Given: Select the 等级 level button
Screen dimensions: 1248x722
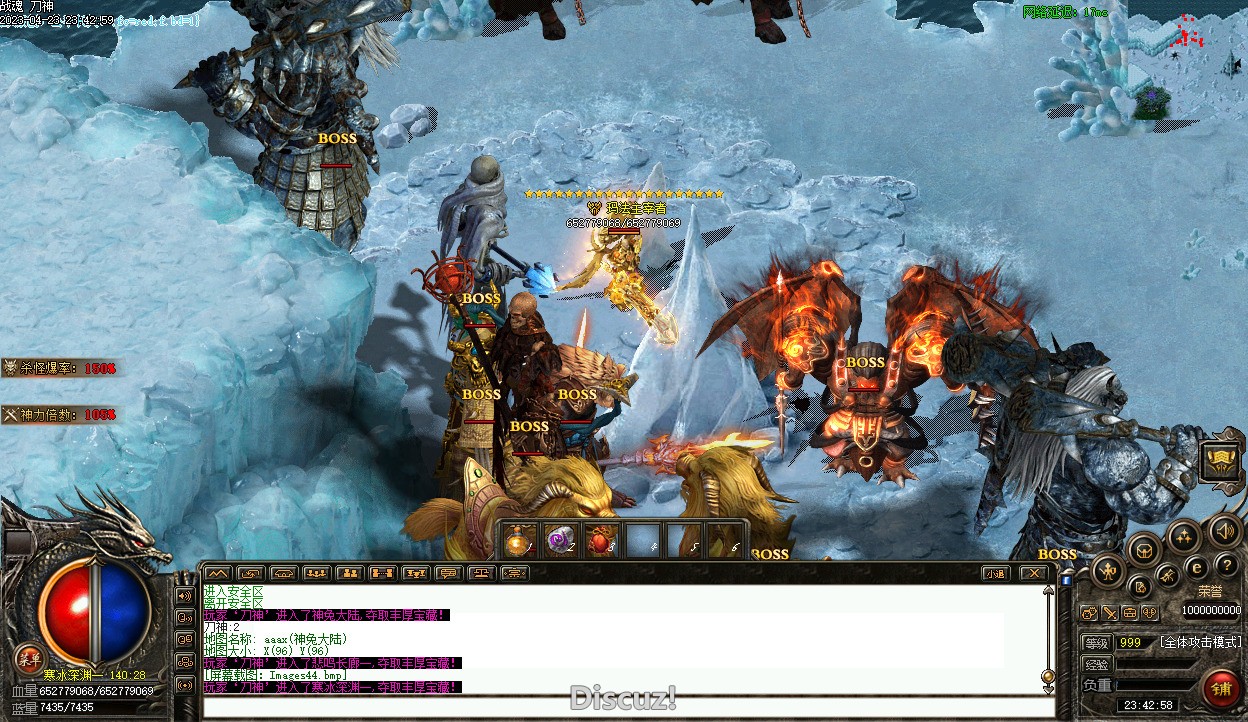Looking at the screenshot, I should pos(1097,643).
